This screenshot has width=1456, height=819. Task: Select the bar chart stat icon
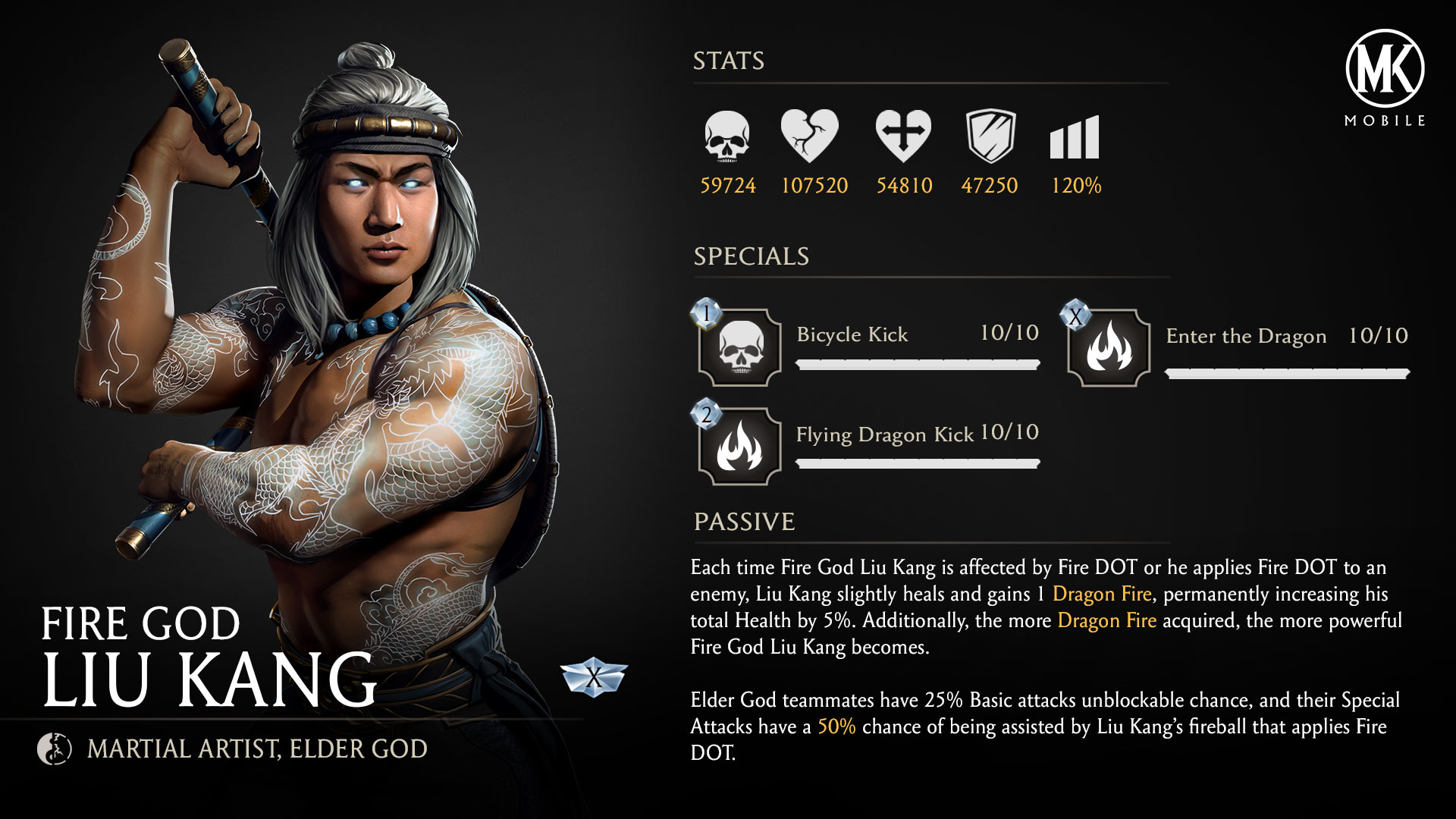point(1074,138)
